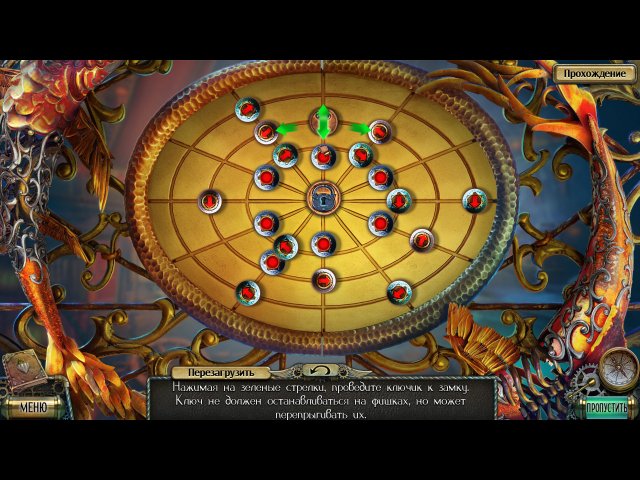Click the green right arrow
Image resolution: width=640 pixels, height=480 pixels.
click(x=358, y=128)
